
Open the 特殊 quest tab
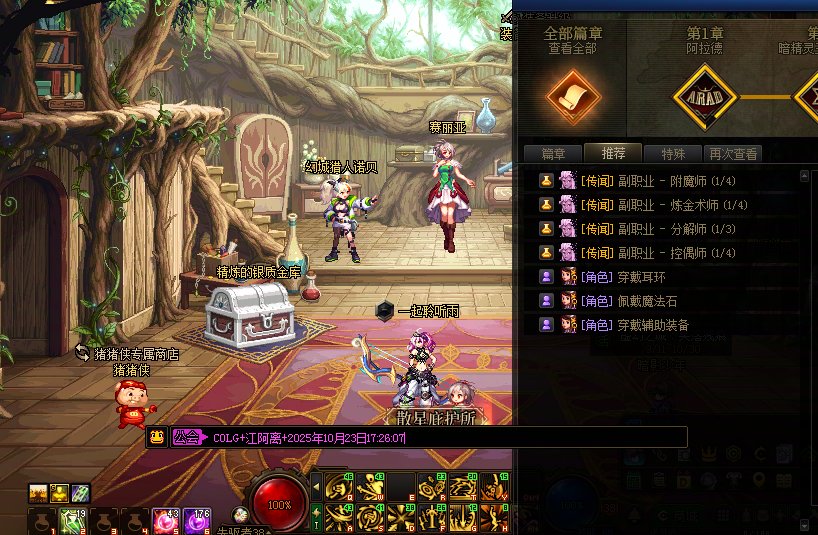(x=672, y=153)
